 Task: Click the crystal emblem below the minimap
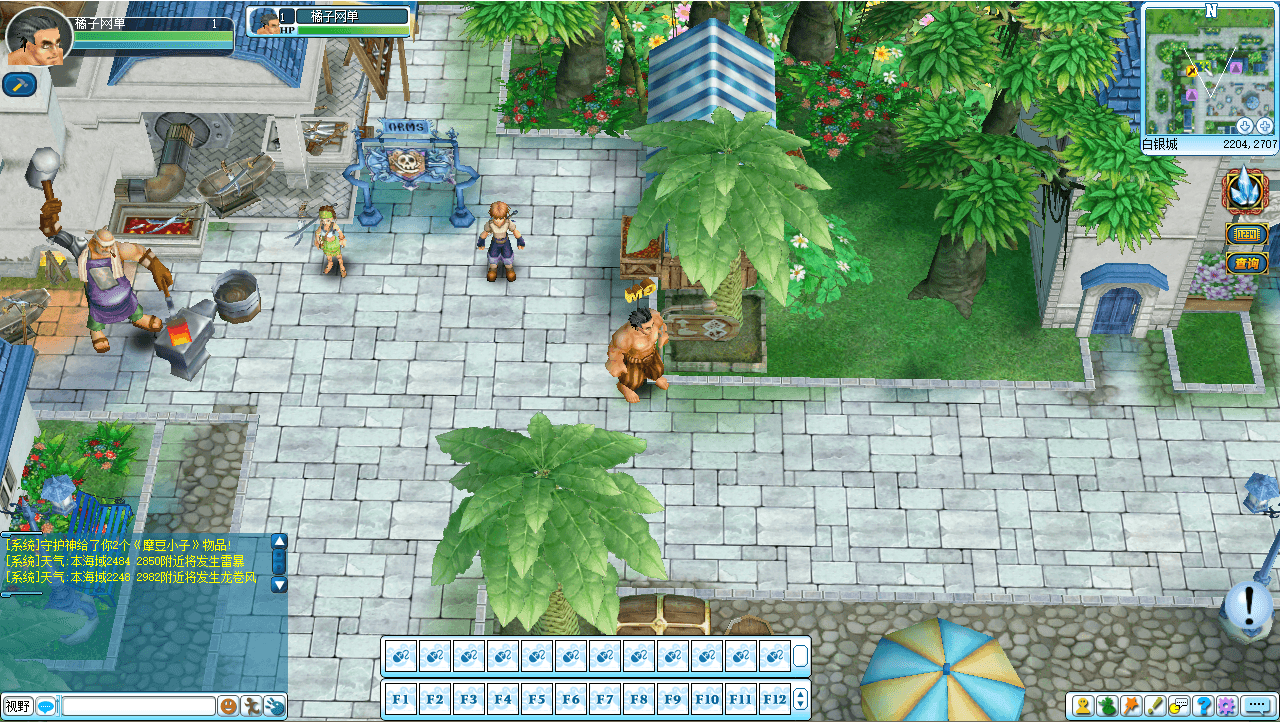click(1244, 190)
